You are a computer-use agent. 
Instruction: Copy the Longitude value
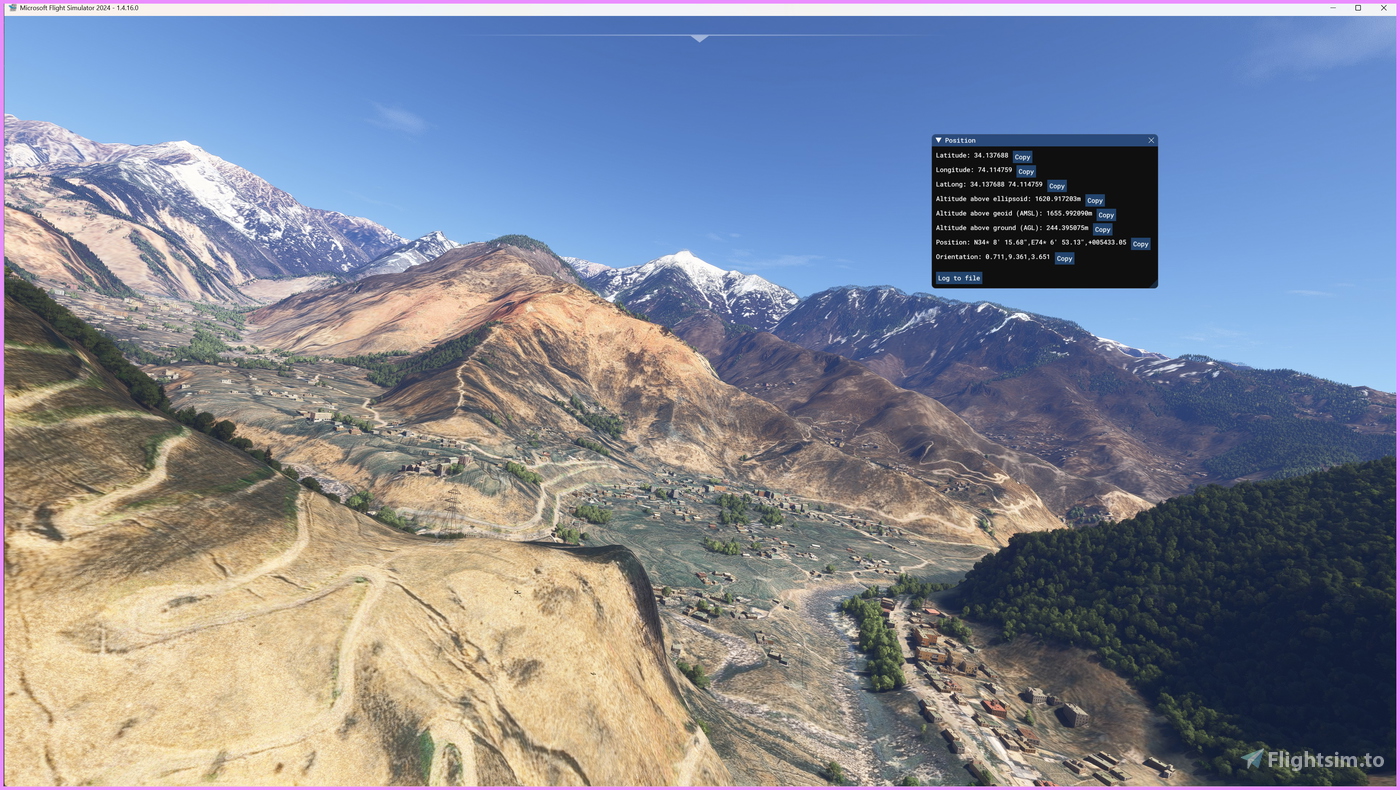tap(1024, 170)
